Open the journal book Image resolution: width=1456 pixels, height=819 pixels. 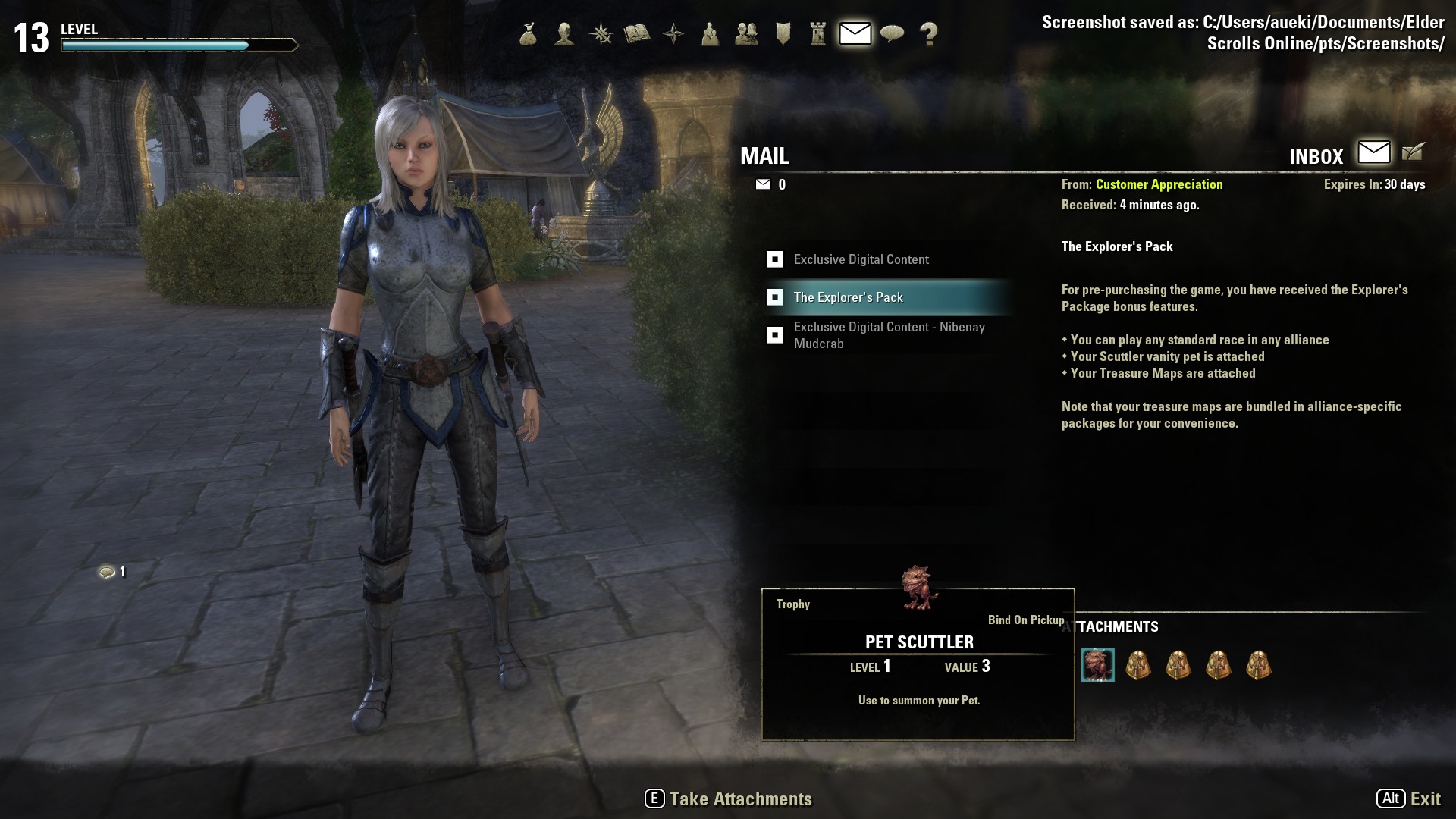click(637, 34)
